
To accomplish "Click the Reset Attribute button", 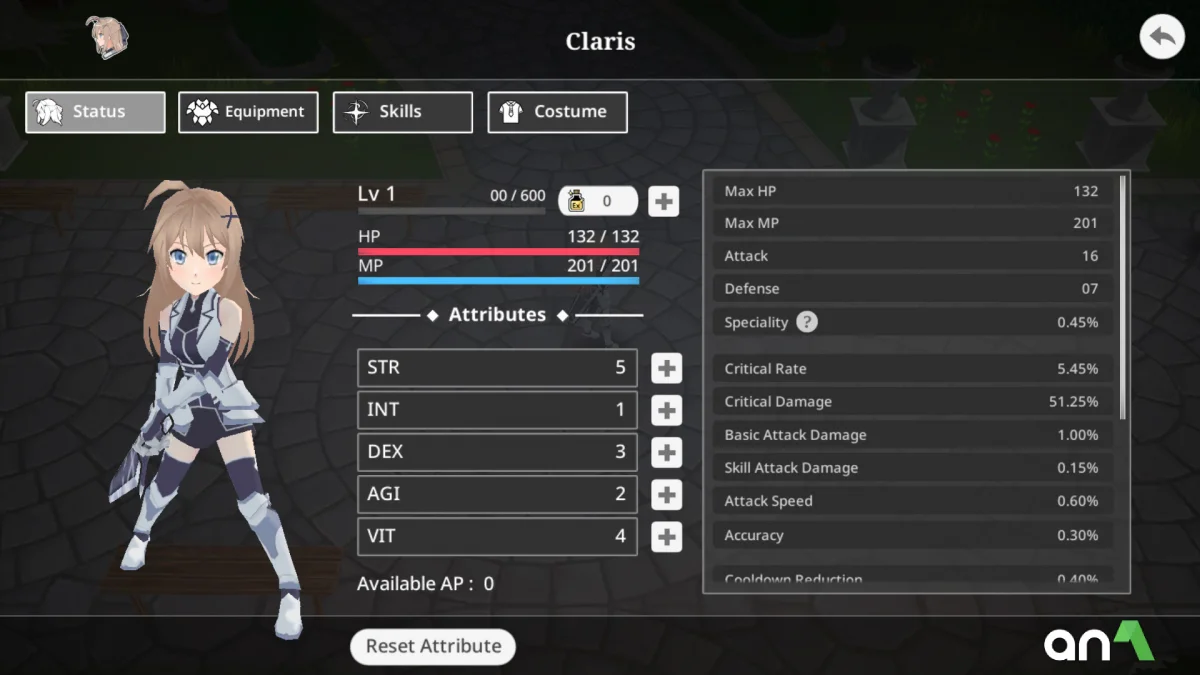I will click(x=433, y=646).
